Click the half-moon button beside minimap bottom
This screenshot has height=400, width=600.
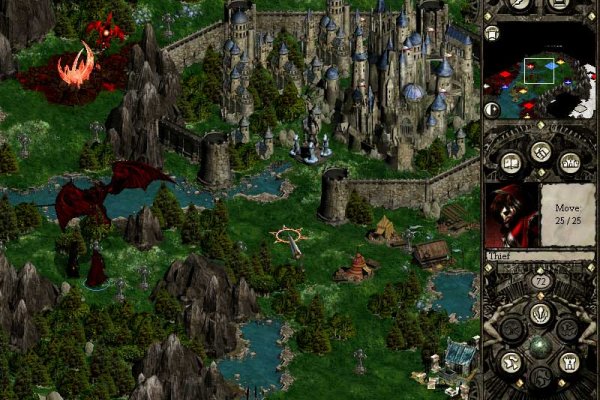point(492,109)
